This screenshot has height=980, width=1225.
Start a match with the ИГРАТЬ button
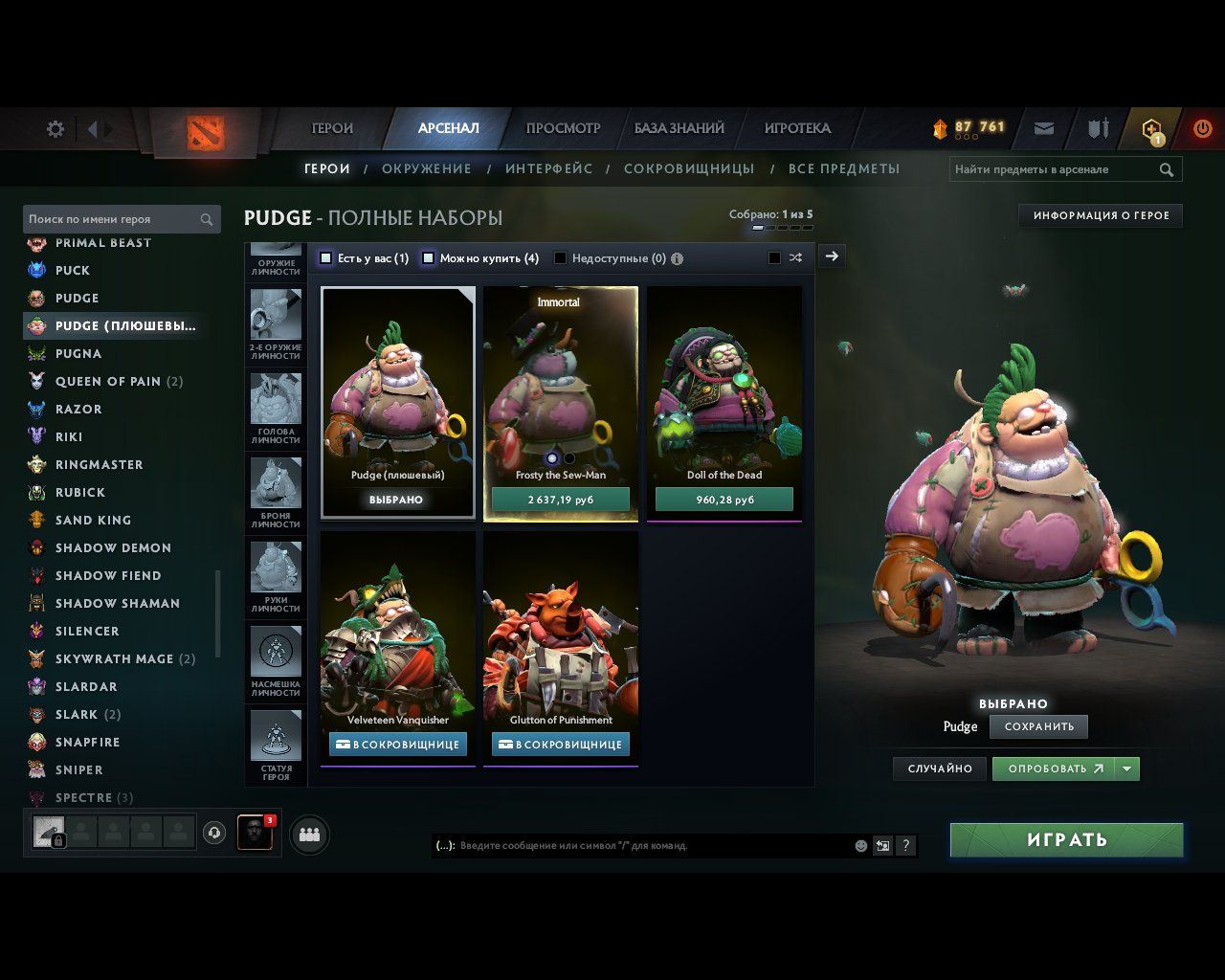[x=1066, y=840]
